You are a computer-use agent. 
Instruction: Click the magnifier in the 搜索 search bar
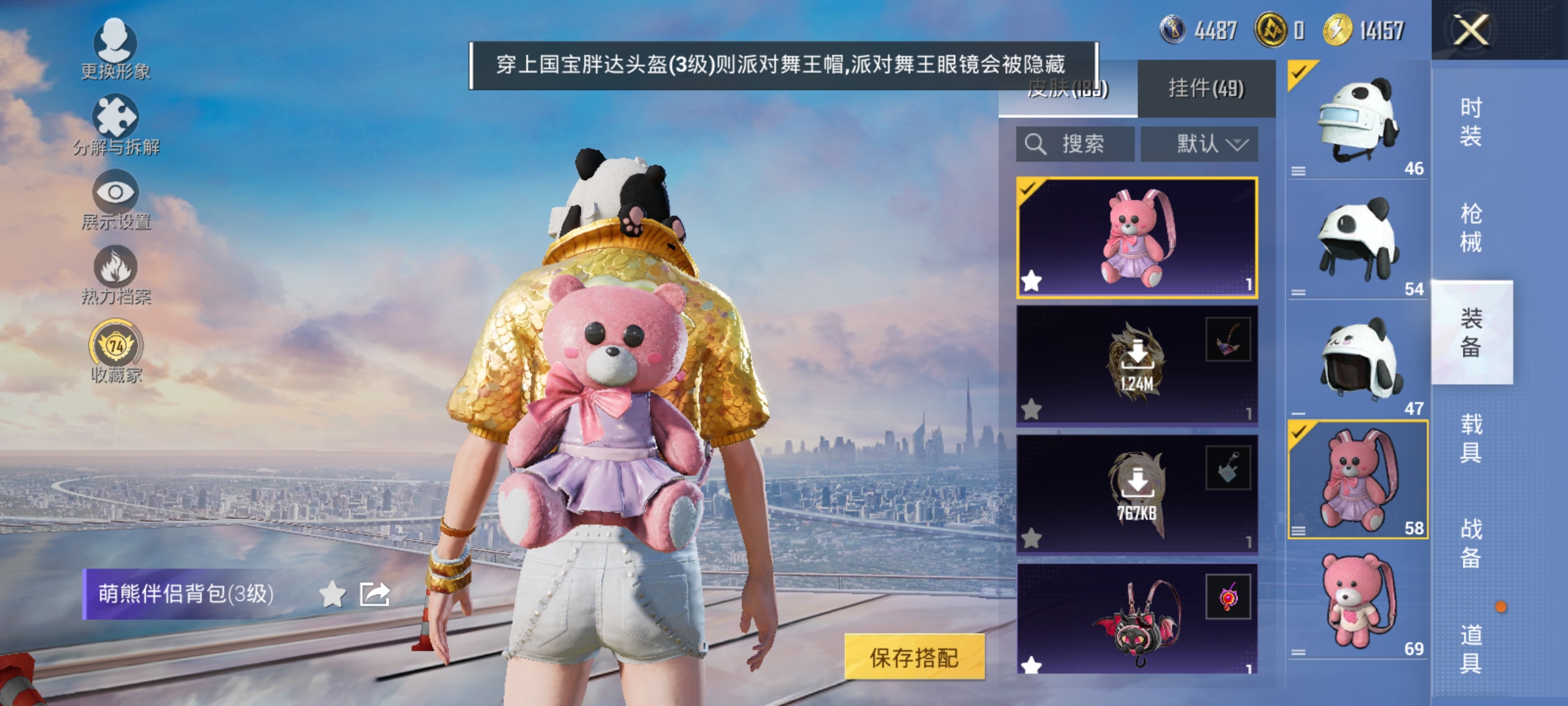click(x=1036, y=144)
